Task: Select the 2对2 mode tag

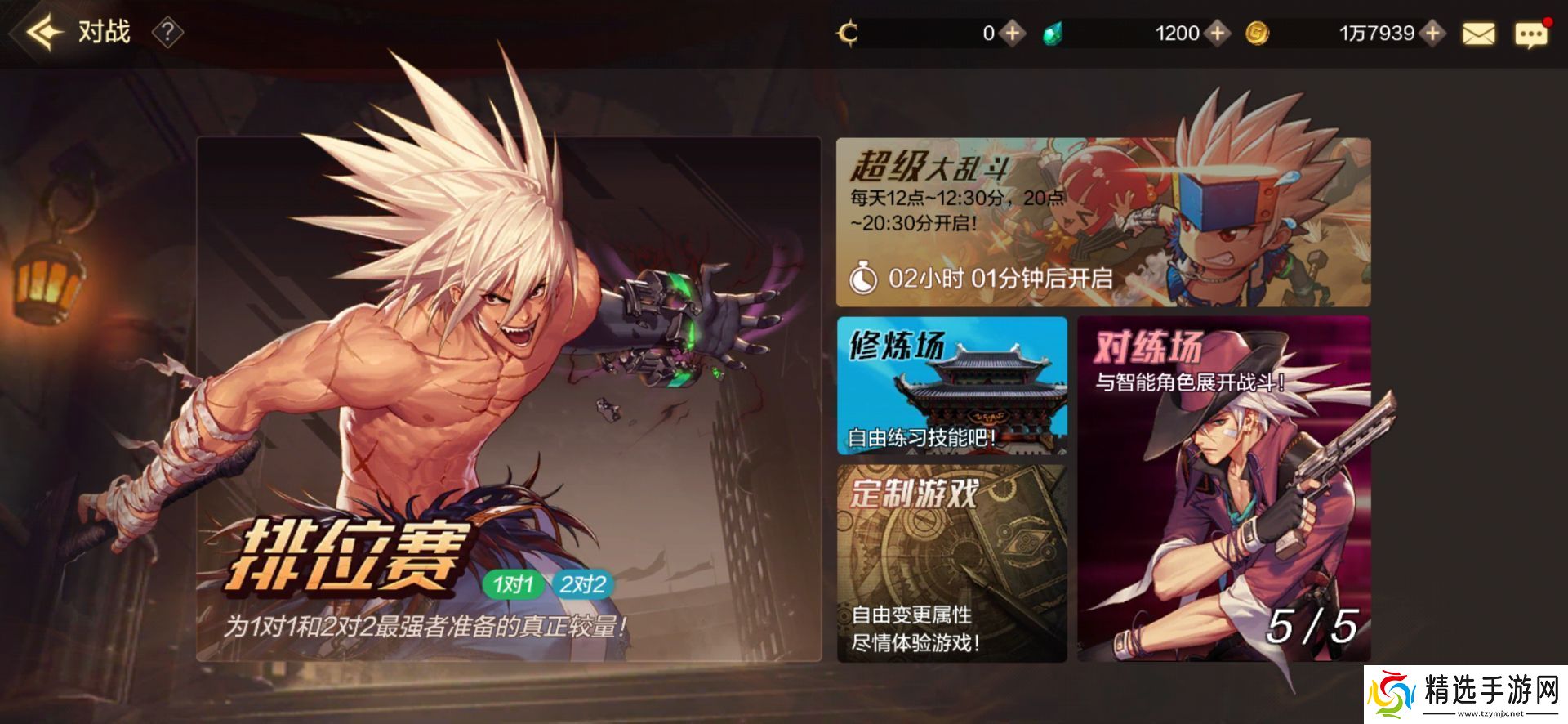Action: [x=582, y=584]
